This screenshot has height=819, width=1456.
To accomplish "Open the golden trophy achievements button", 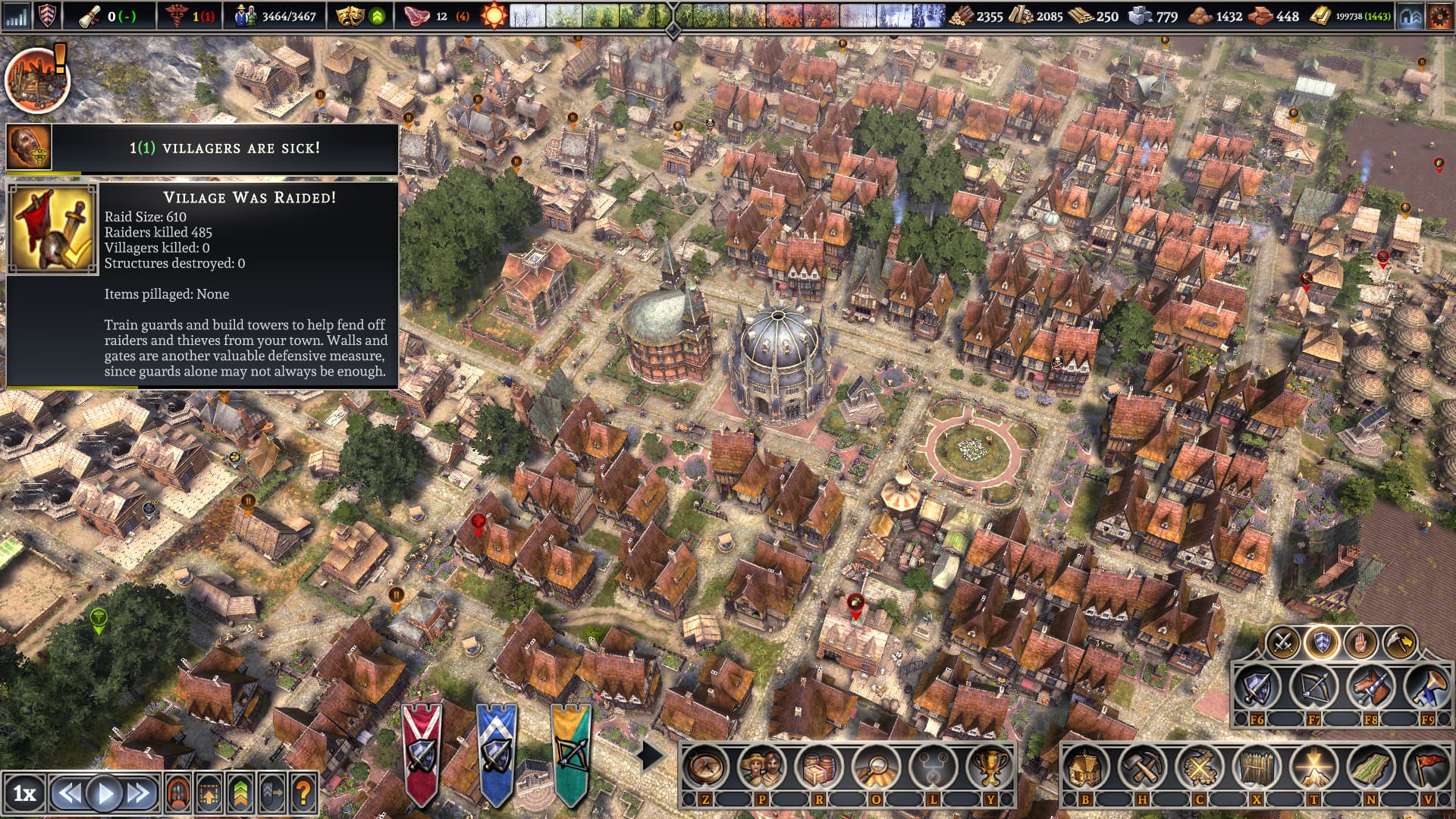I will 989,767.
